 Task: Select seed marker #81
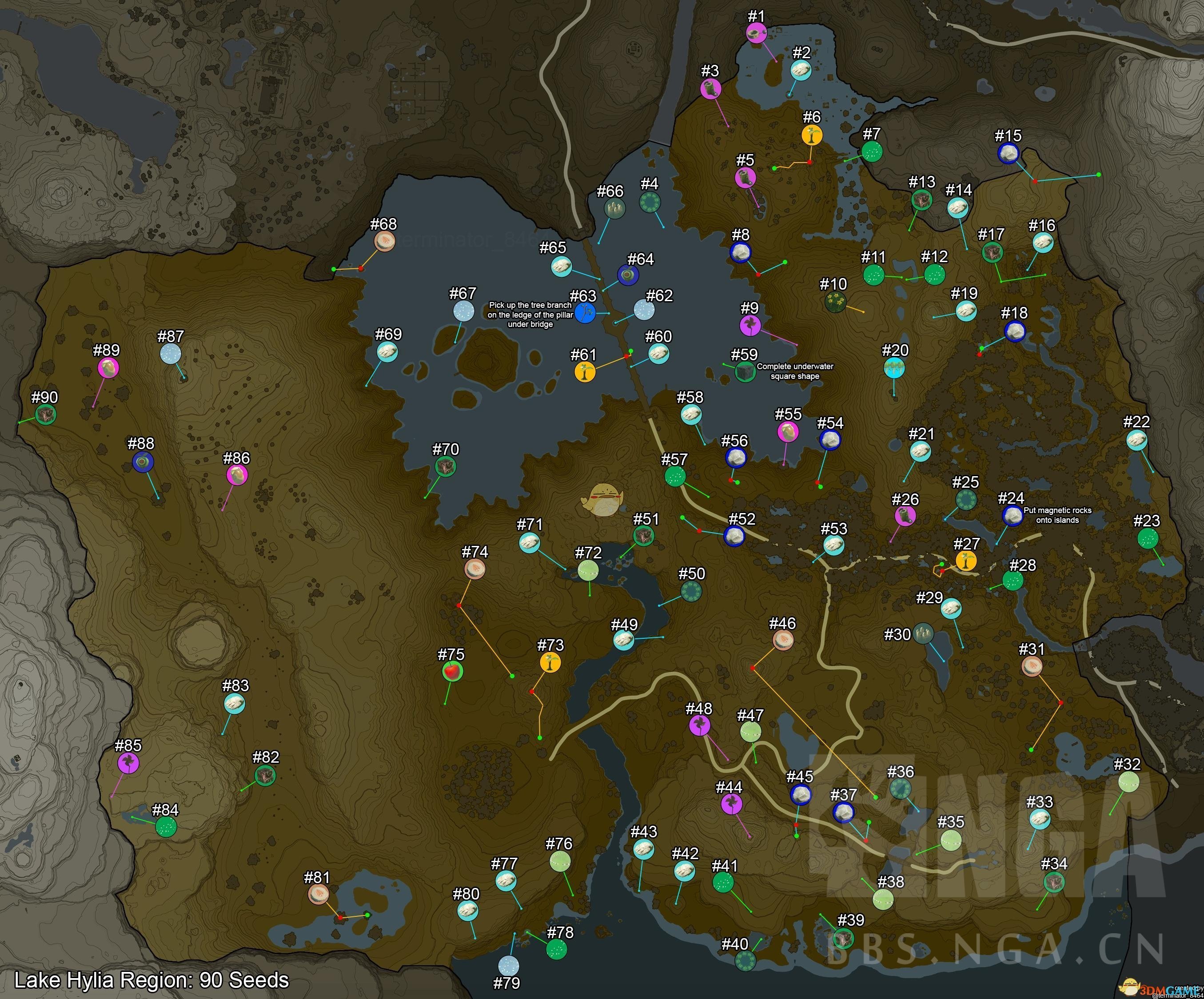[318, 894]
